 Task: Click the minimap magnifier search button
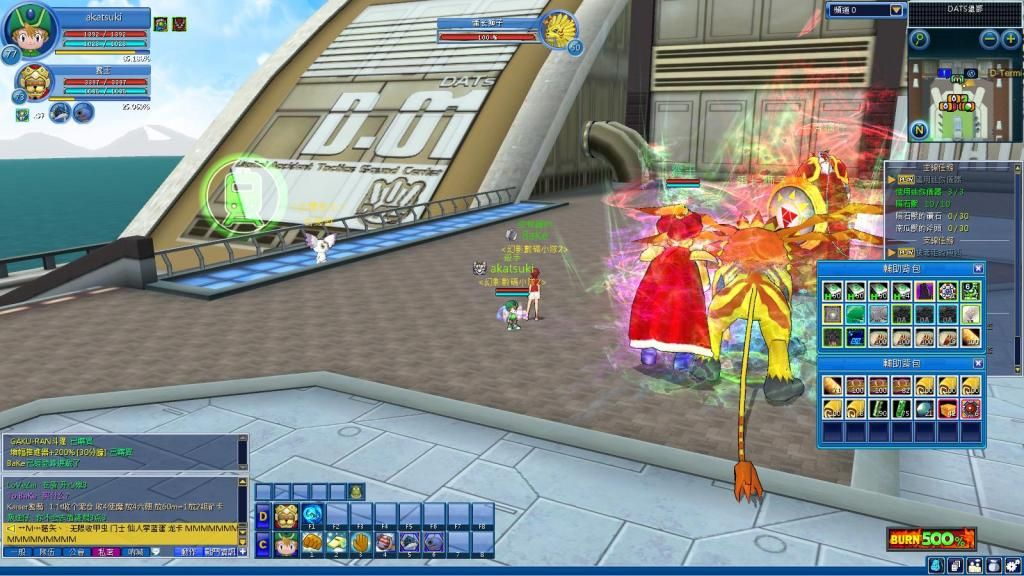coord(919,39)
